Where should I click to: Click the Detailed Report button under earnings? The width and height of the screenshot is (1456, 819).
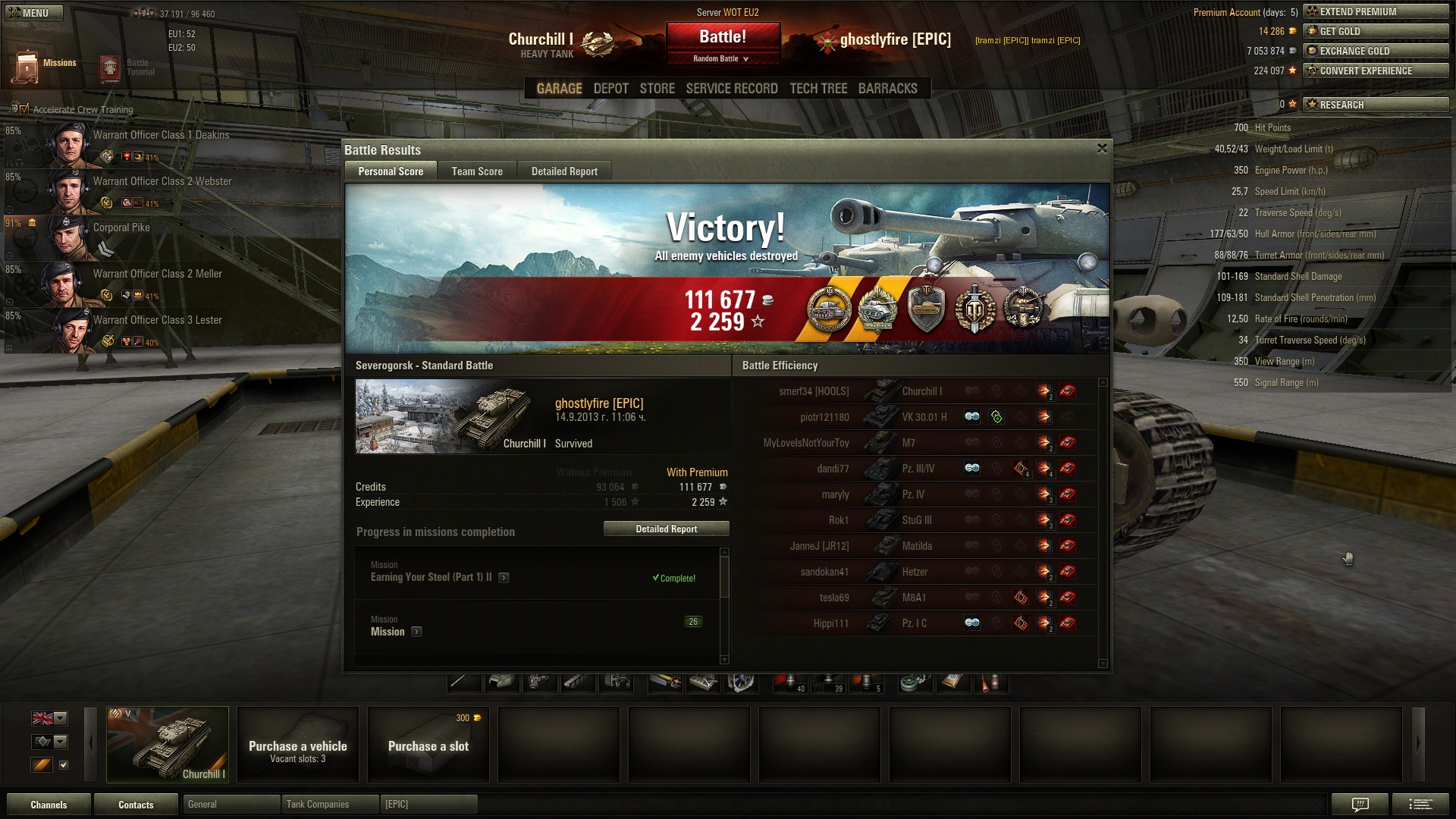pyautogui.click(x=666, y=529)
